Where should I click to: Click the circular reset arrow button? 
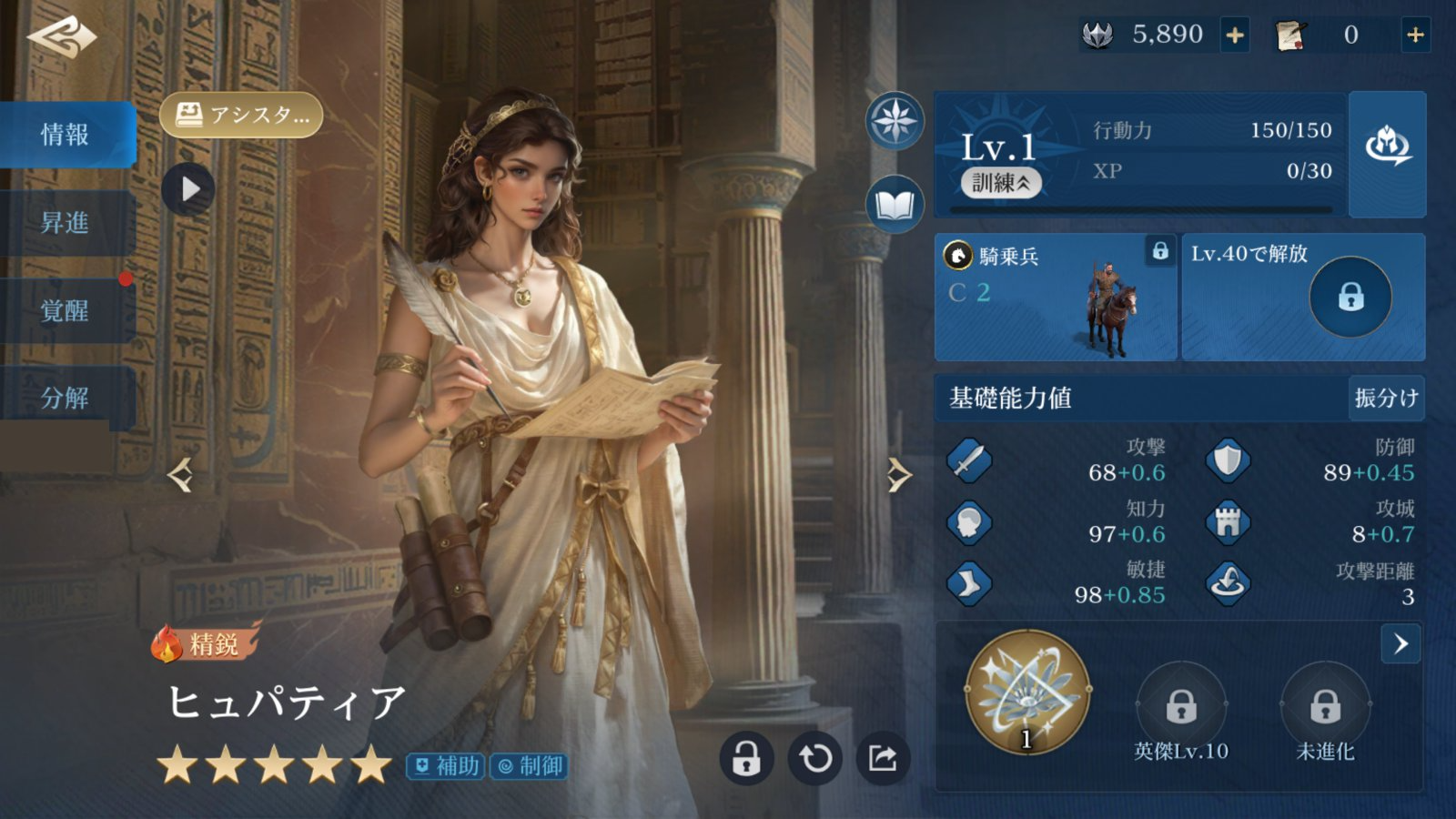[x=814, y=758]
